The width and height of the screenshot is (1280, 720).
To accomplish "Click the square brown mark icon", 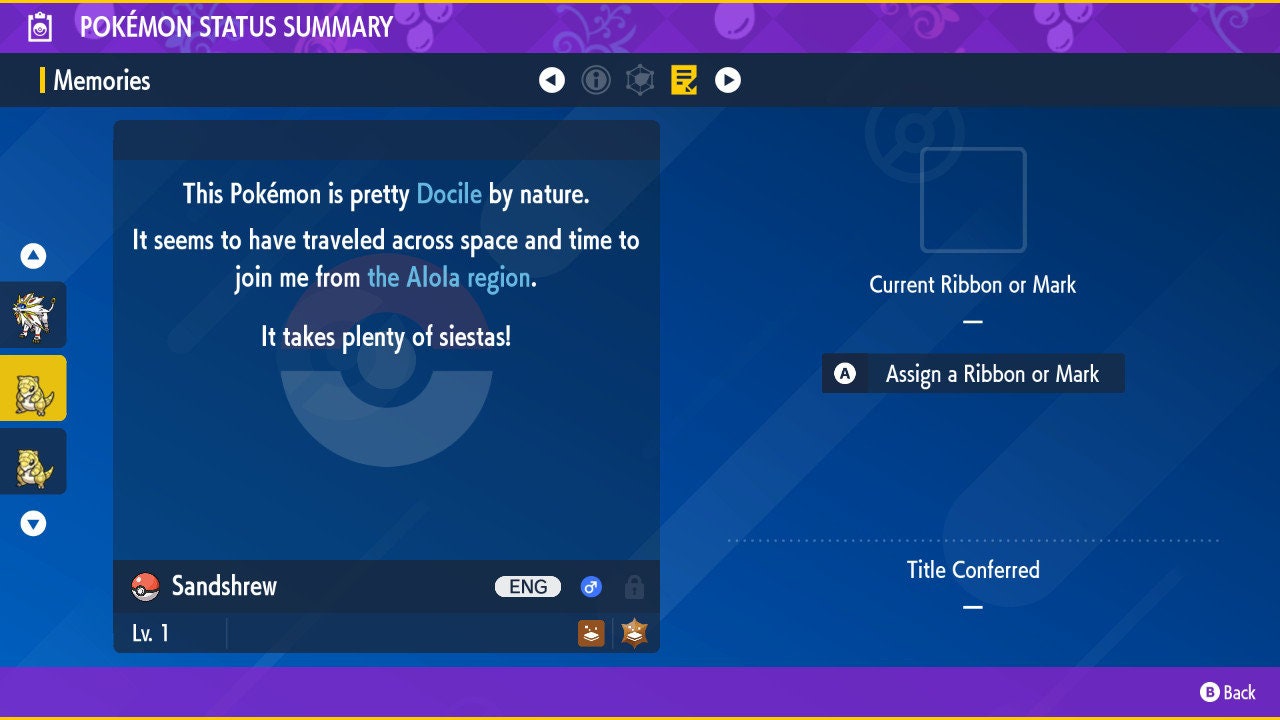I will point(591,633).
